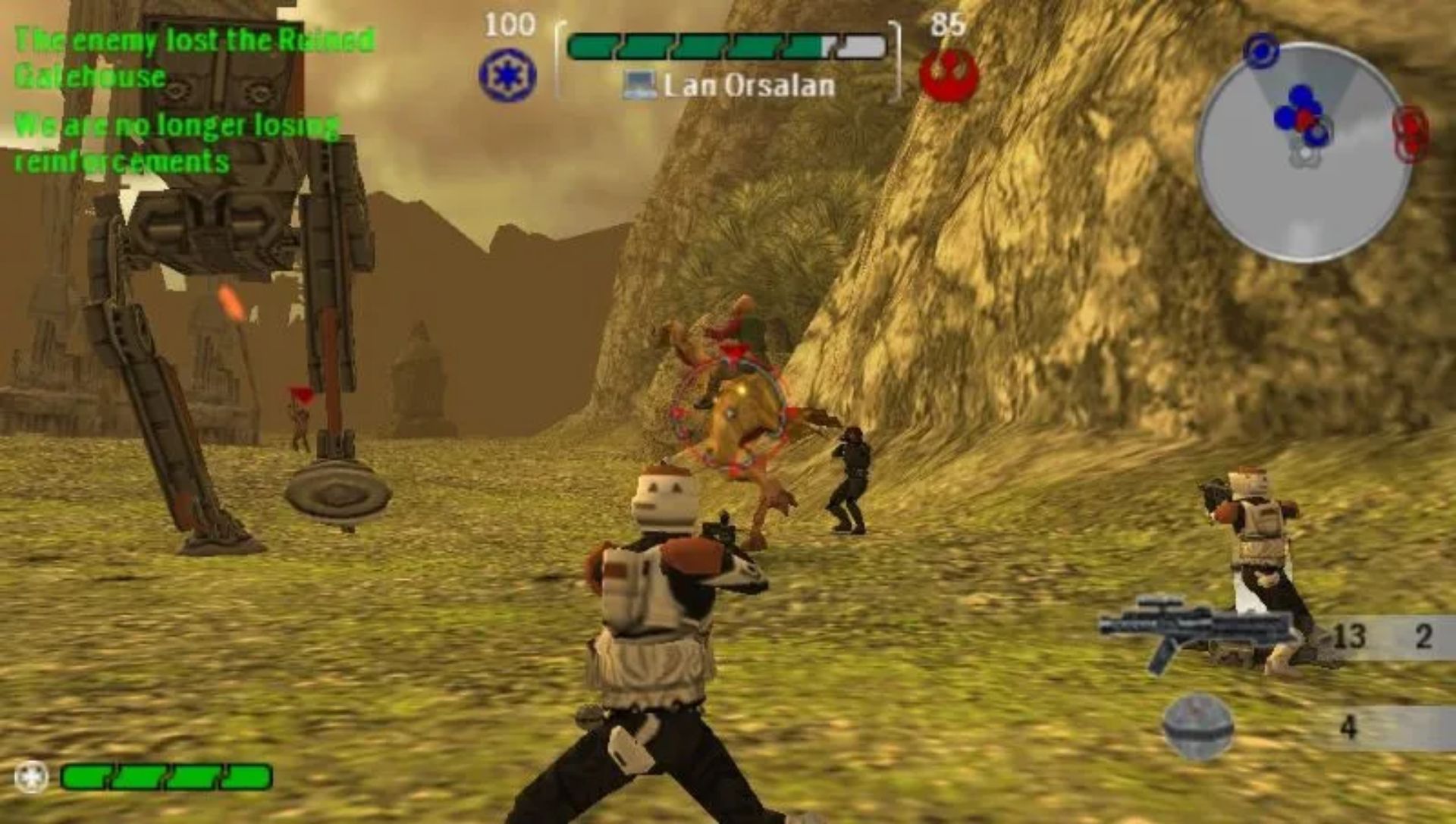Viewport: 1456px width, 824px height.
Task: Choose the blaster rifle weapon icon
Action: [1194, 630]
